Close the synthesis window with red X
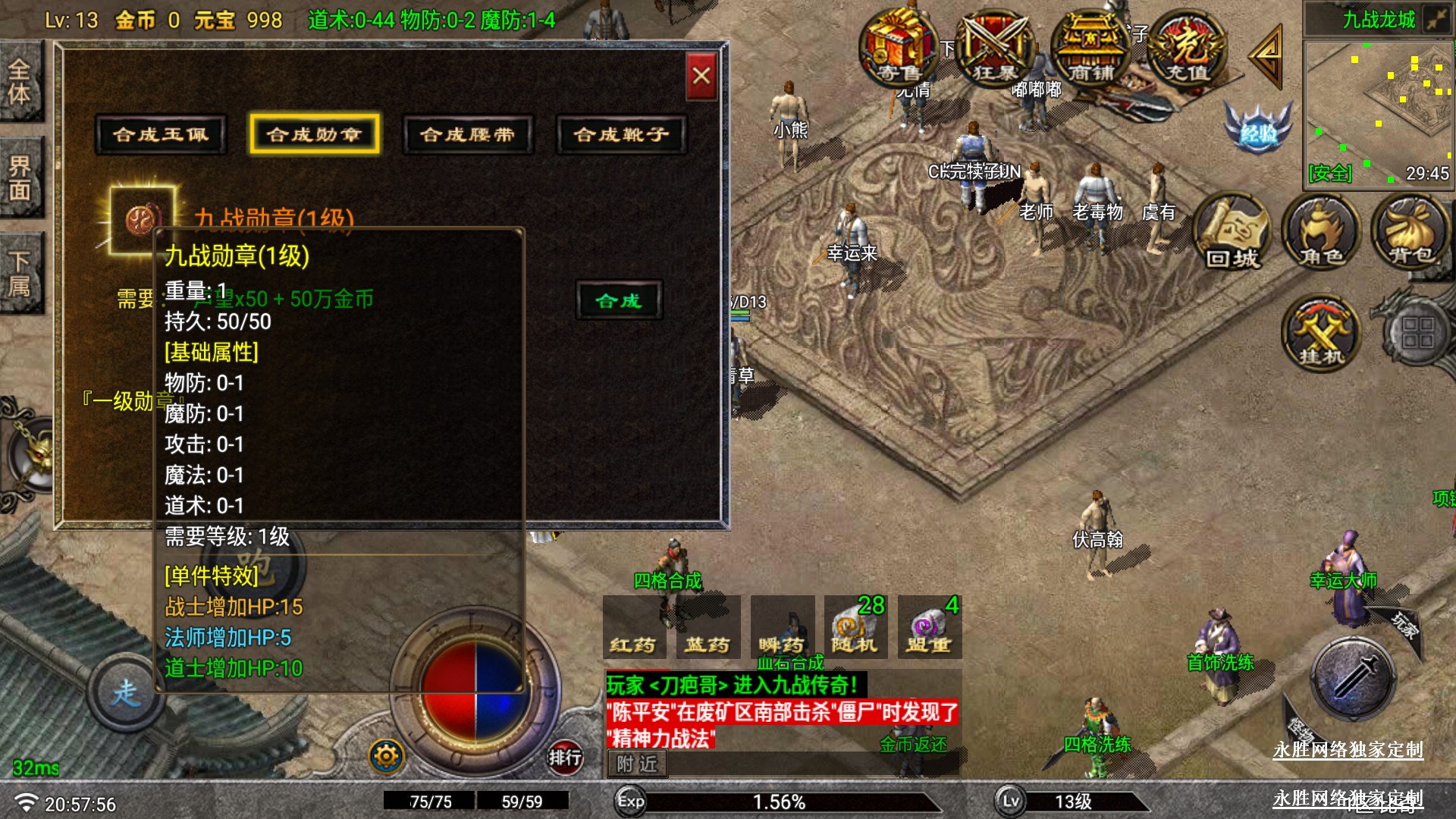 tap(701, 76)
